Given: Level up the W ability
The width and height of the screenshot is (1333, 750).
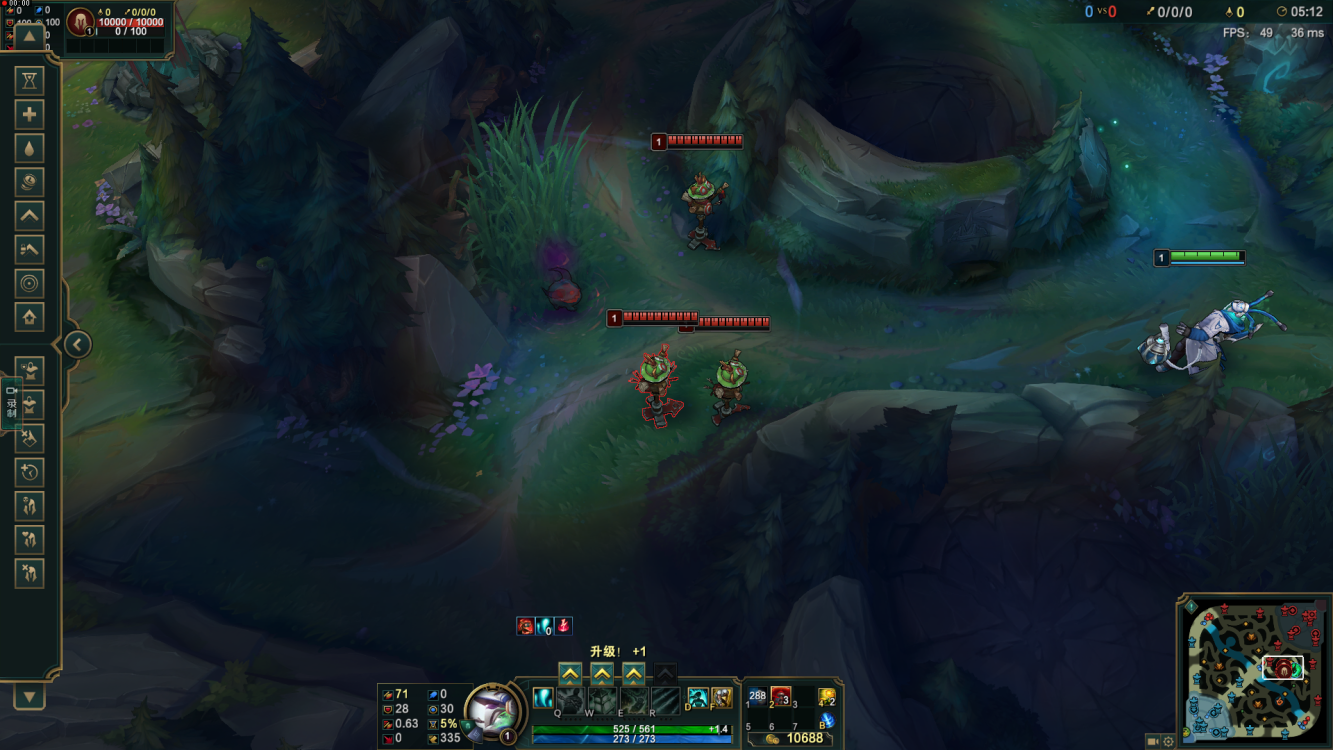Looking at the screenshot, I should (x=602, y=673).
